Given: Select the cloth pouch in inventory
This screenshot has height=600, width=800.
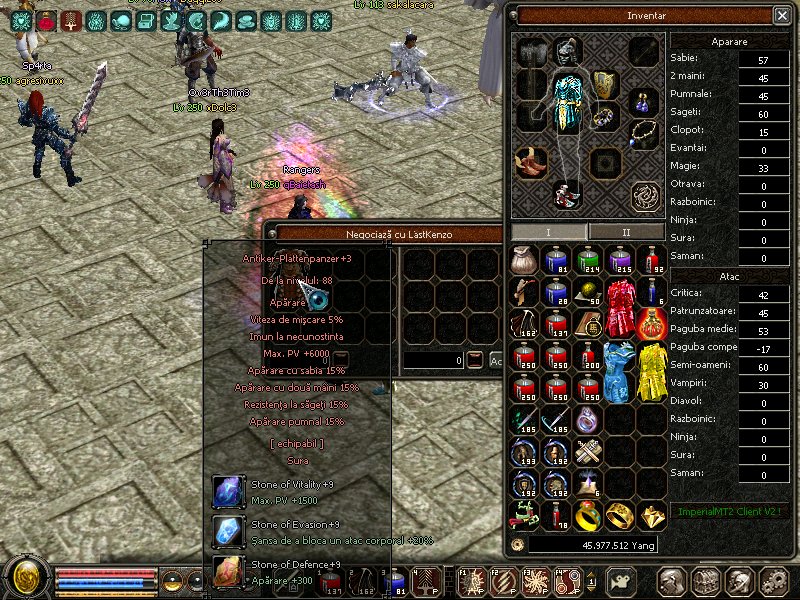Looking at the screenshot, I should (524, 260).
